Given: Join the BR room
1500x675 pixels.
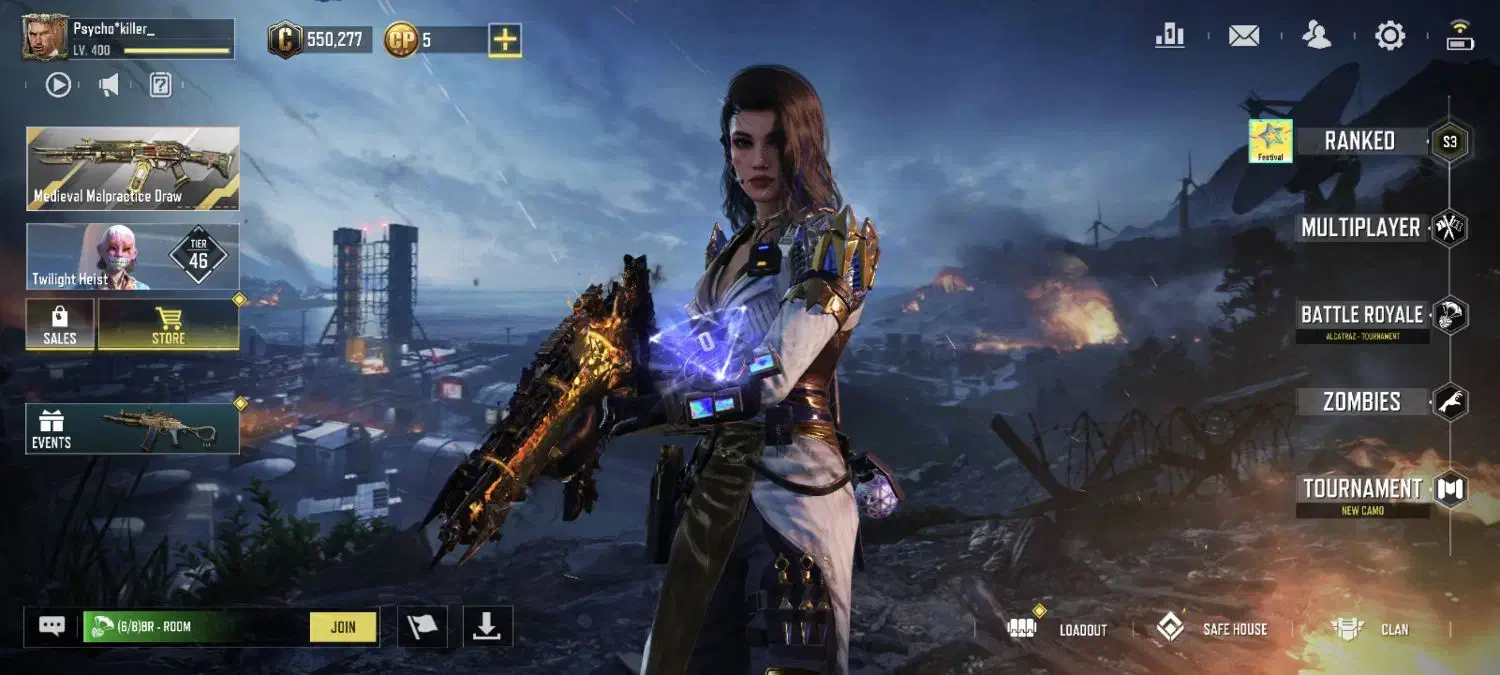Looking at the screenshot, I should tap(343, 627).
